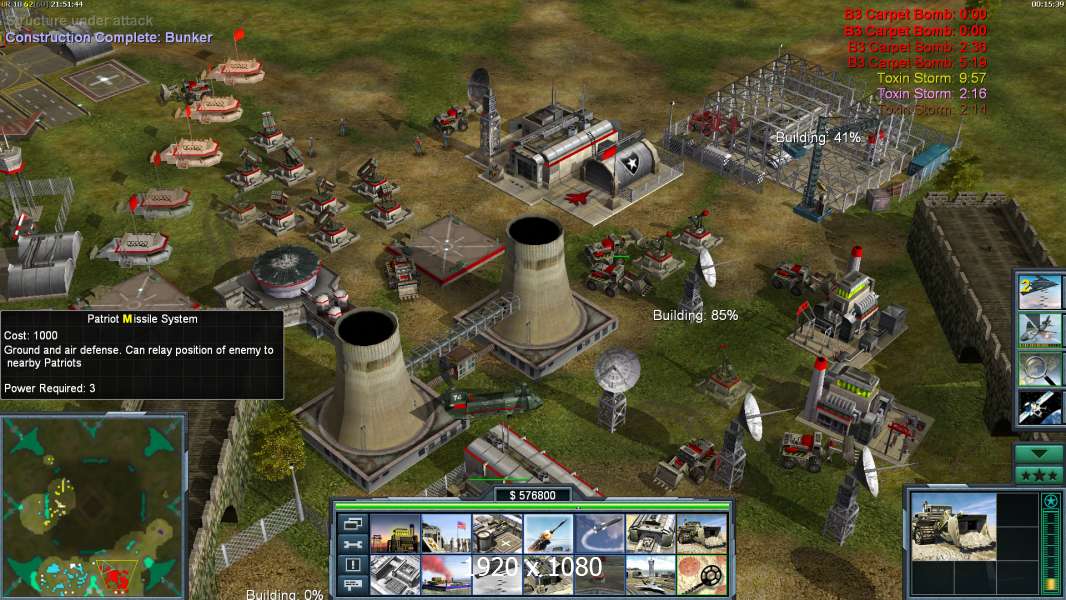1066x600 pixels.
Task: Launch the stealth bomber carpet bomb power
Action: click(1040, 292)
